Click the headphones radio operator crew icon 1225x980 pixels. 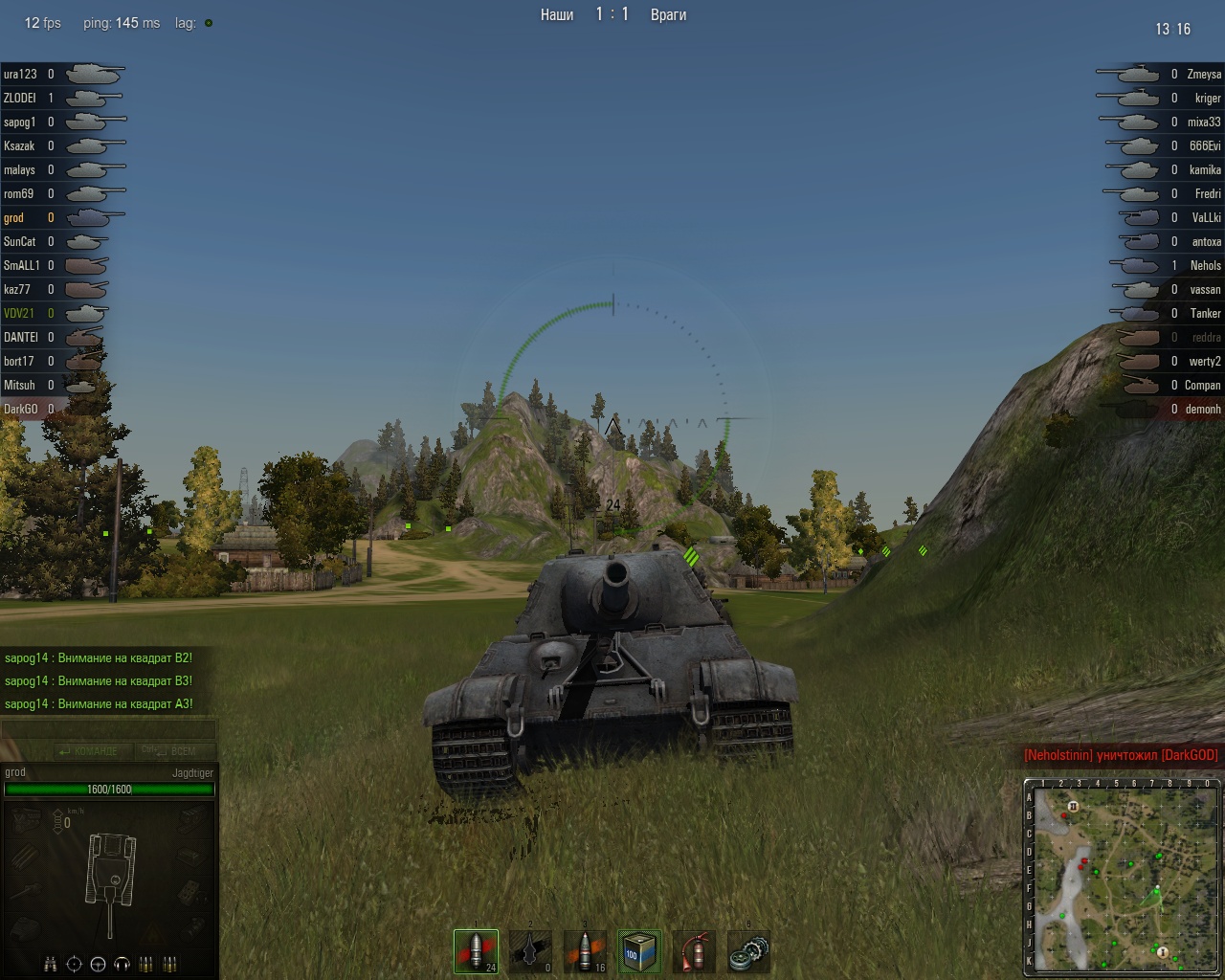click(x=122, y=964)
